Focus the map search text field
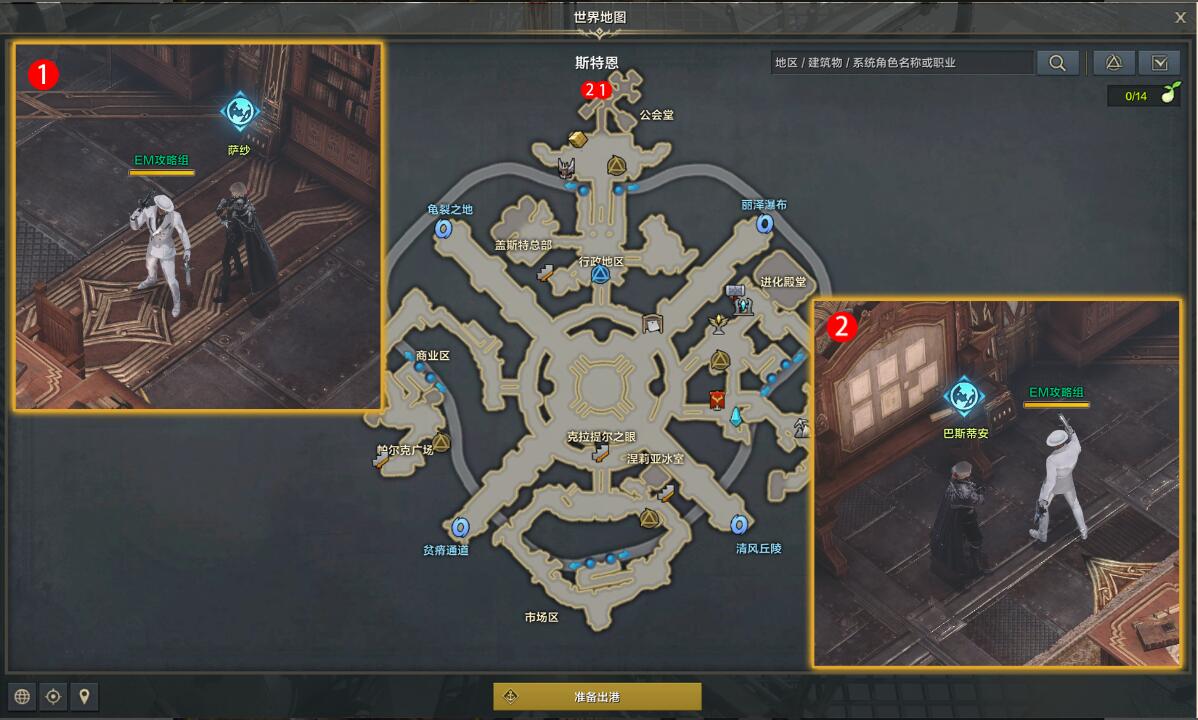 pos(902,63)
